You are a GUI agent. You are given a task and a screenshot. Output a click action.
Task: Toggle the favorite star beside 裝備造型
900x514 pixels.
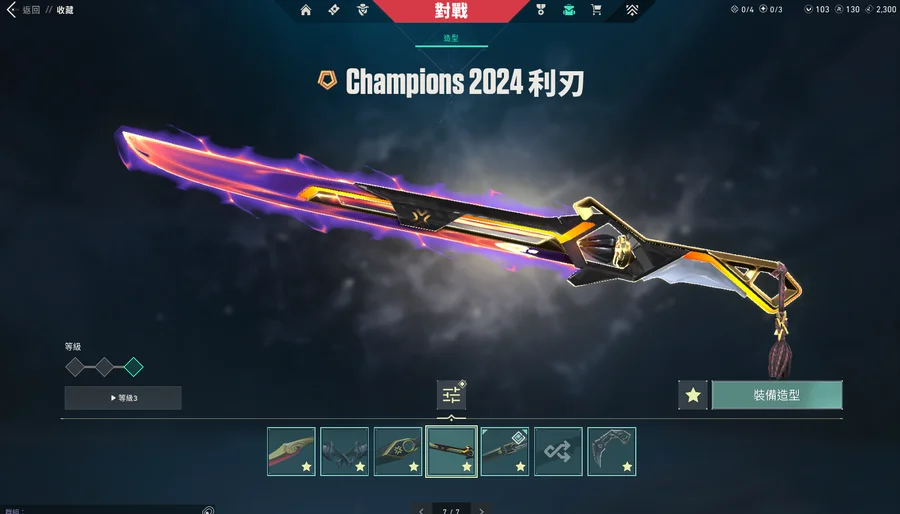pos(692,395)
